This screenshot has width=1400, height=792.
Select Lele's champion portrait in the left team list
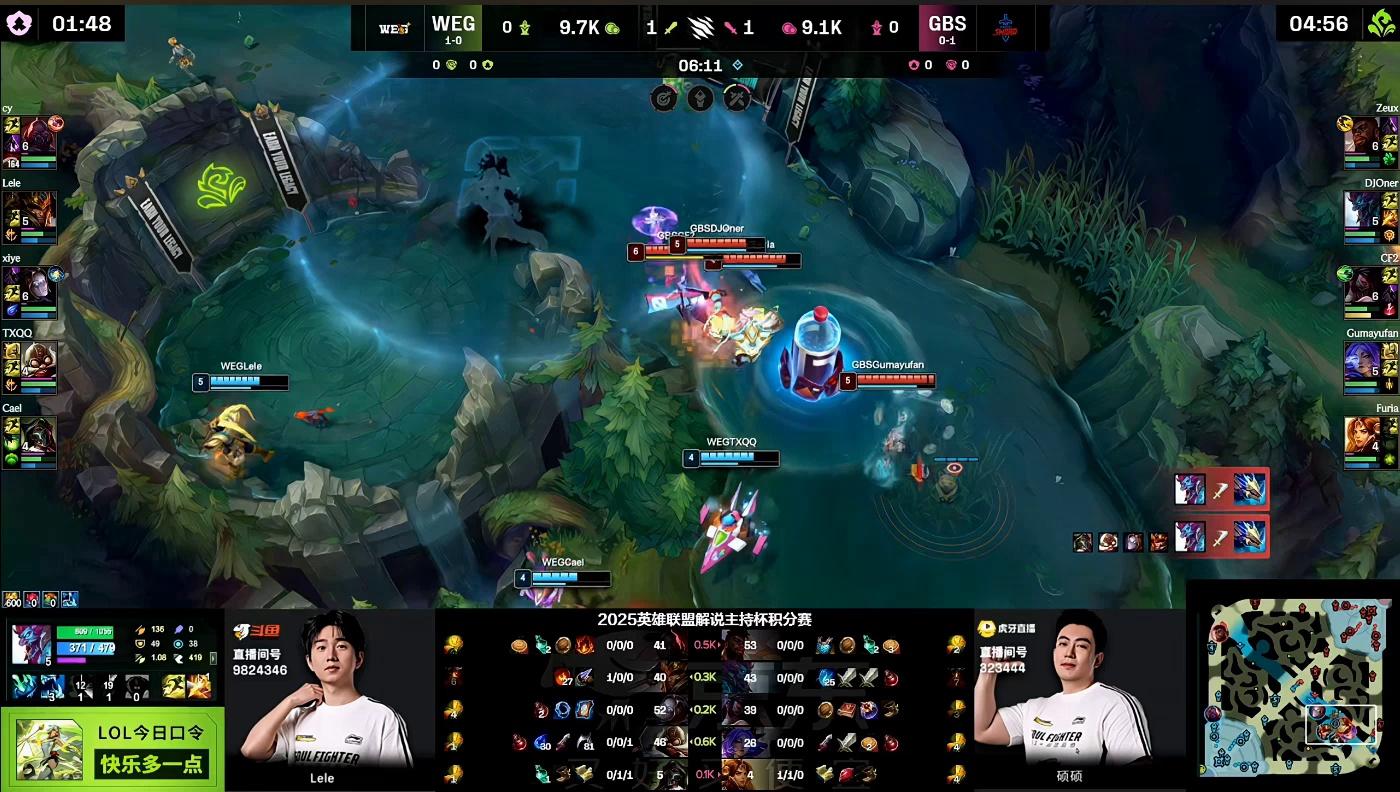pyautogui.click(x=40, y=210)
